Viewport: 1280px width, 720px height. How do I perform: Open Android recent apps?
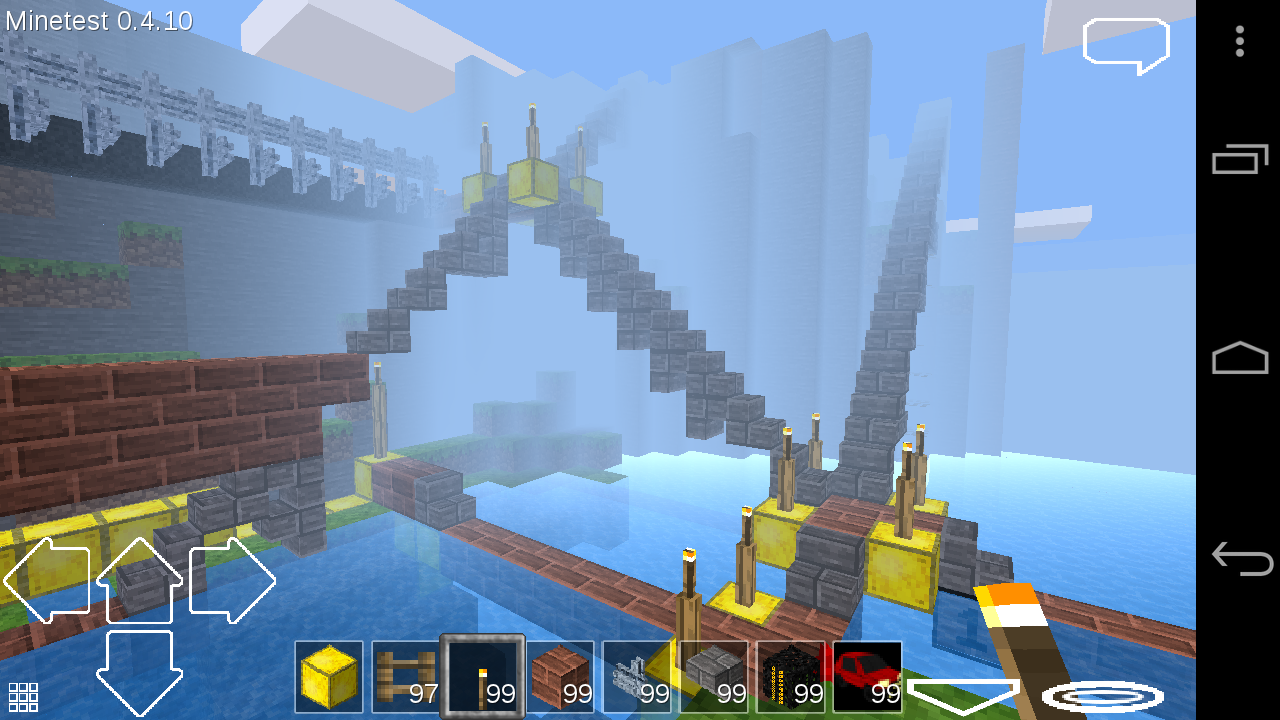1240,160
